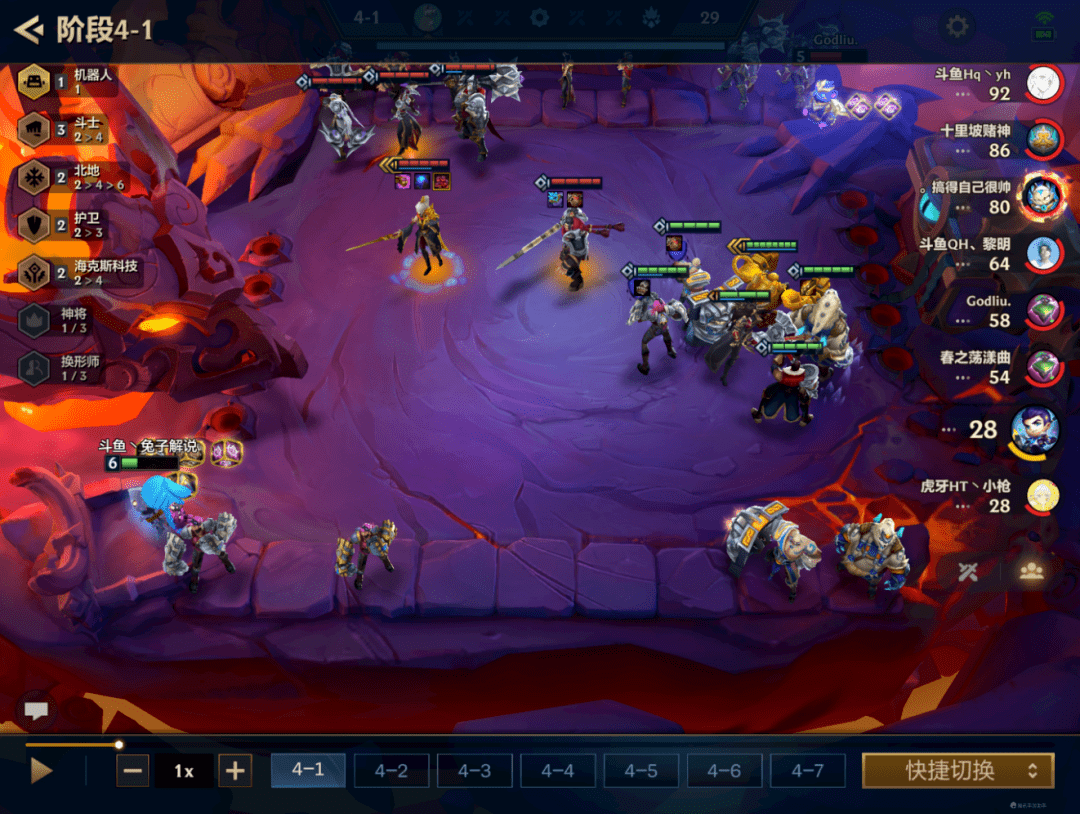
Task: Open the 快捷切换 dropdown
Action: coord(958,771)
